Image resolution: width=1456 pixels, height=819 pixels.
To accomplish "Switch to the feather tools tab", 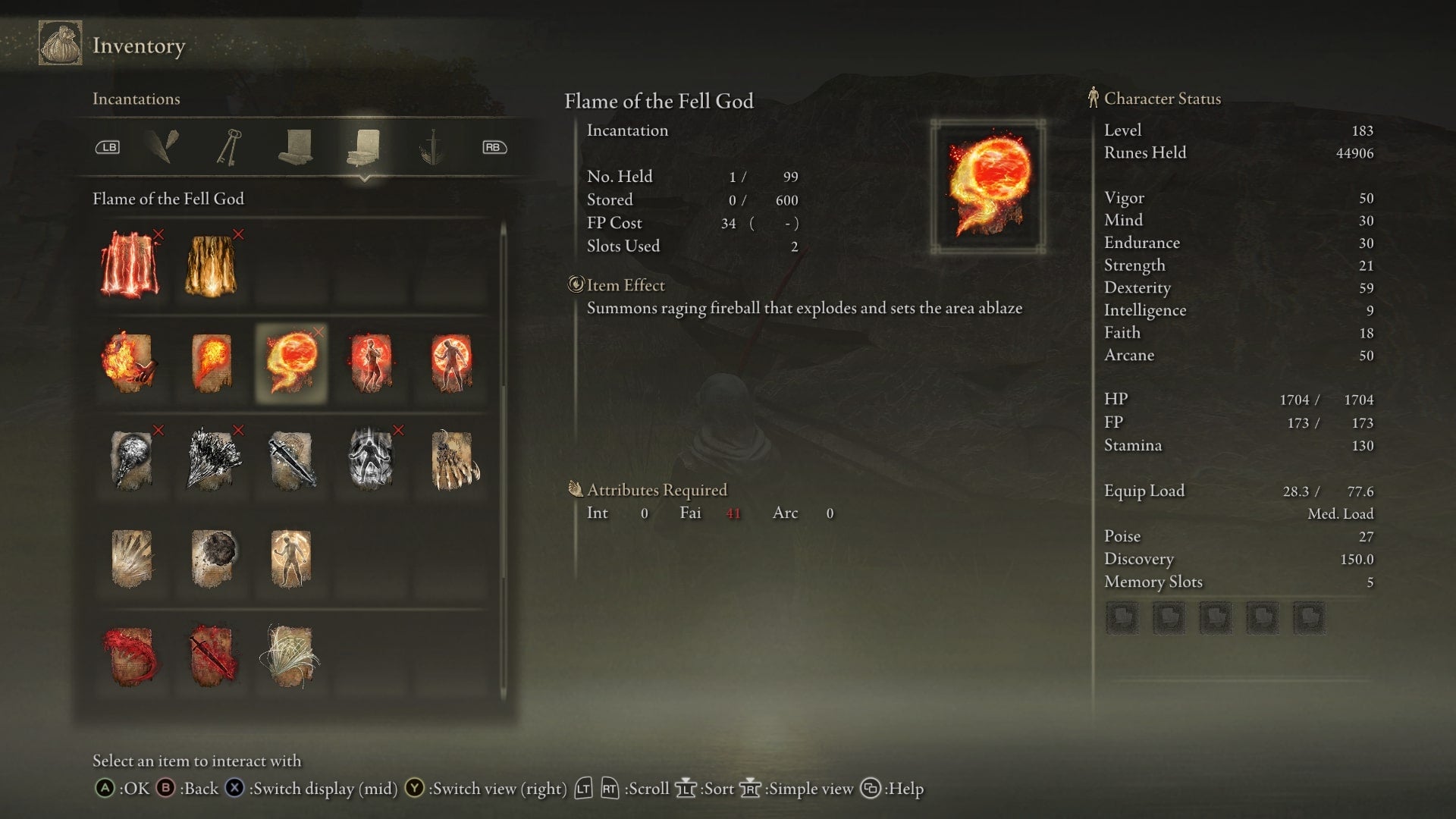I will click(162, 147).
